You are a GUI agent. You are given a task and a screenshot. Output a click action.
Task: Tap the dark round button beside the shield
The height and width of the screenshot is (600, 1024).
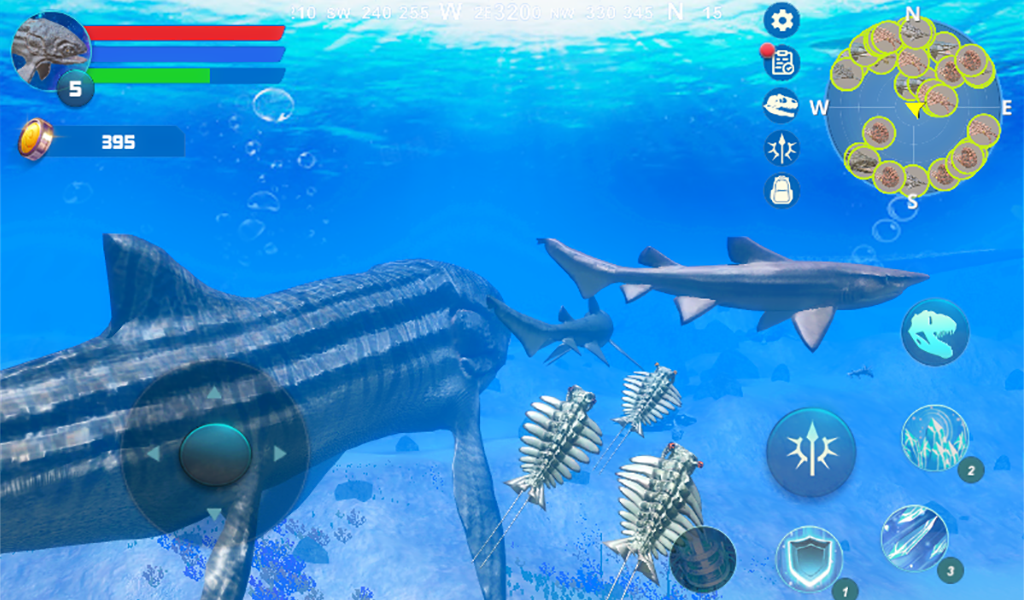[x=702, y=558]
